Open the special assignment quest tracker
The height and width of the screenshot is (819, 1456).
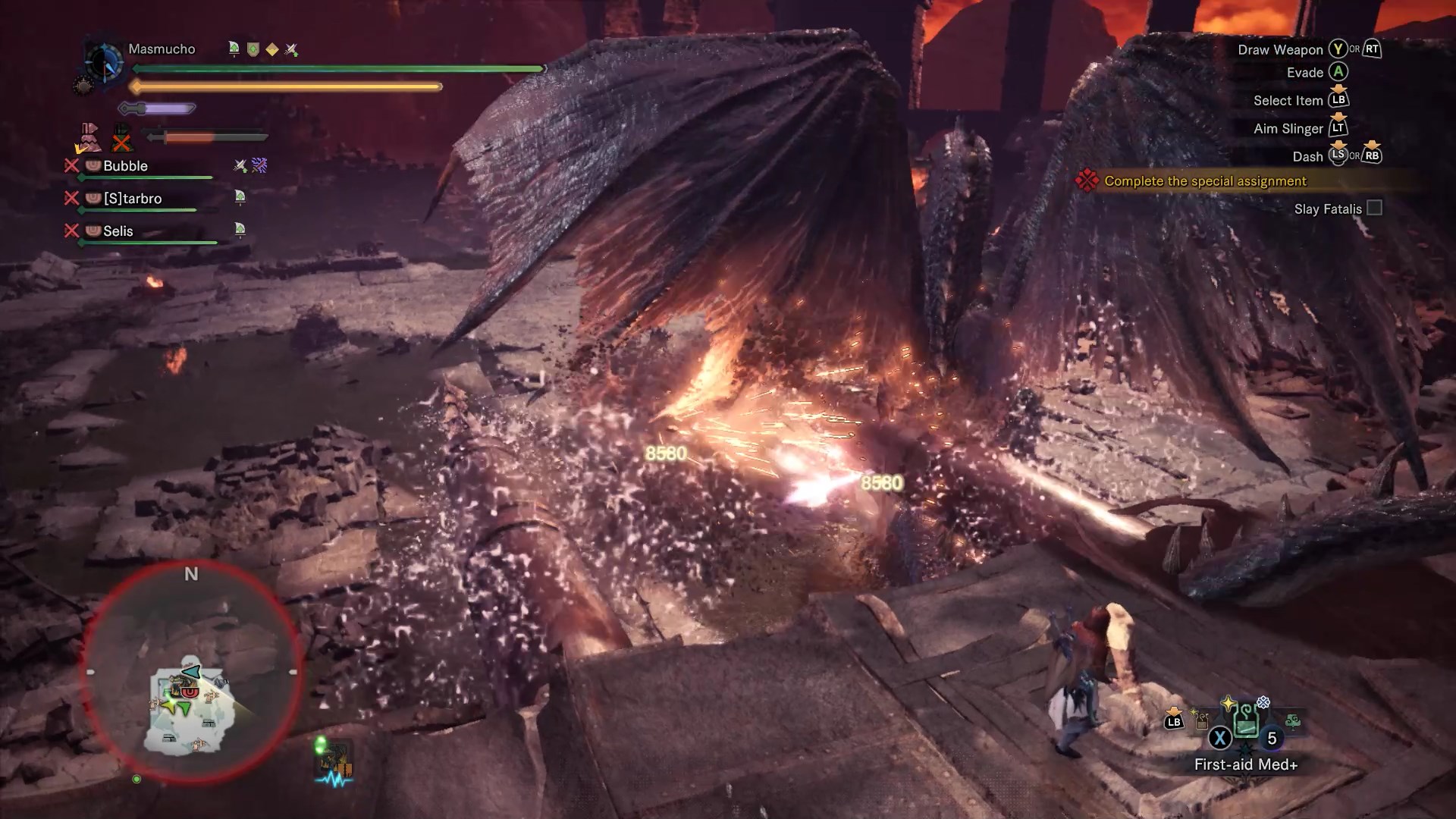point(1204,181)
